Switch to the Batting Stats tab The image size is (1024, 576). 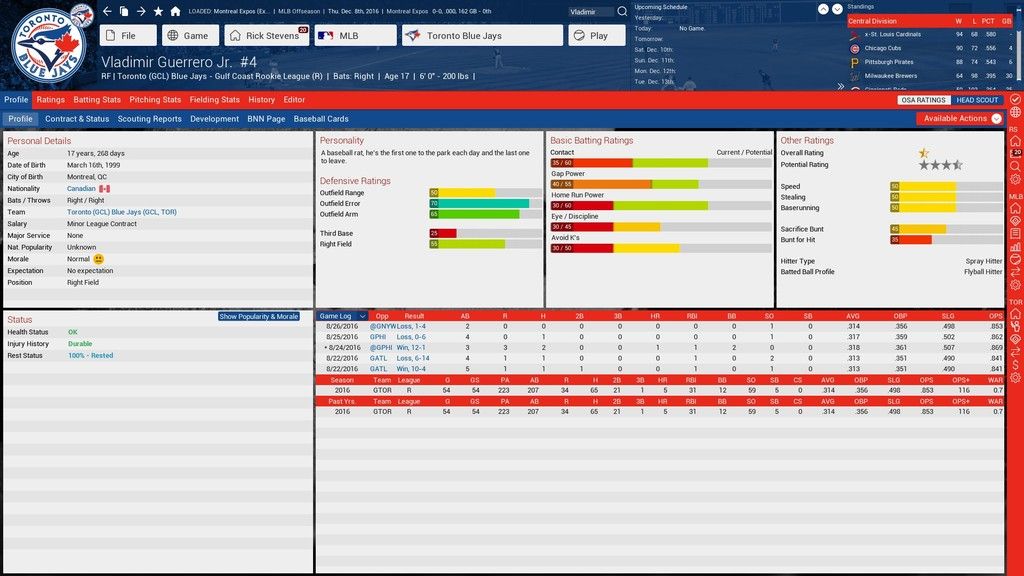tap(97, 100)
